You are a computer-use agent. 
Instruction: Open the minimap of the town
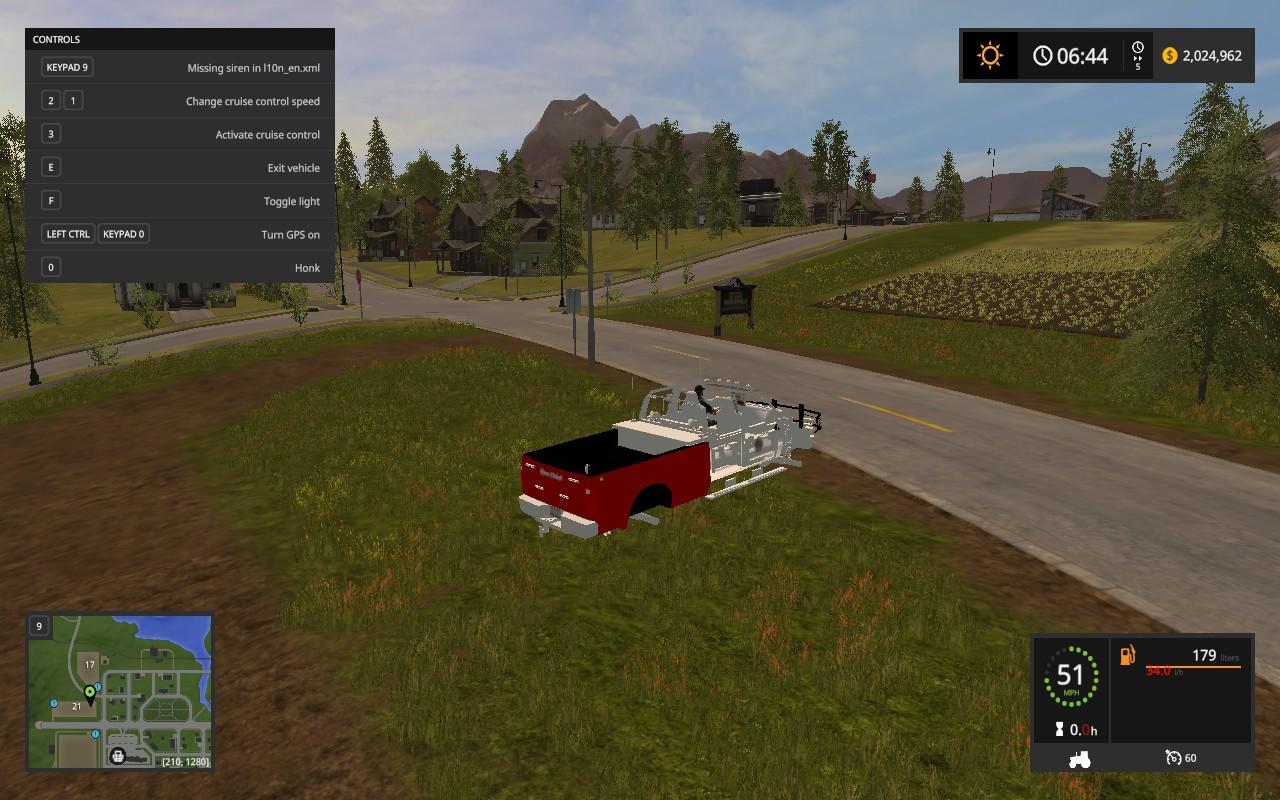click(x=119, y=693)
